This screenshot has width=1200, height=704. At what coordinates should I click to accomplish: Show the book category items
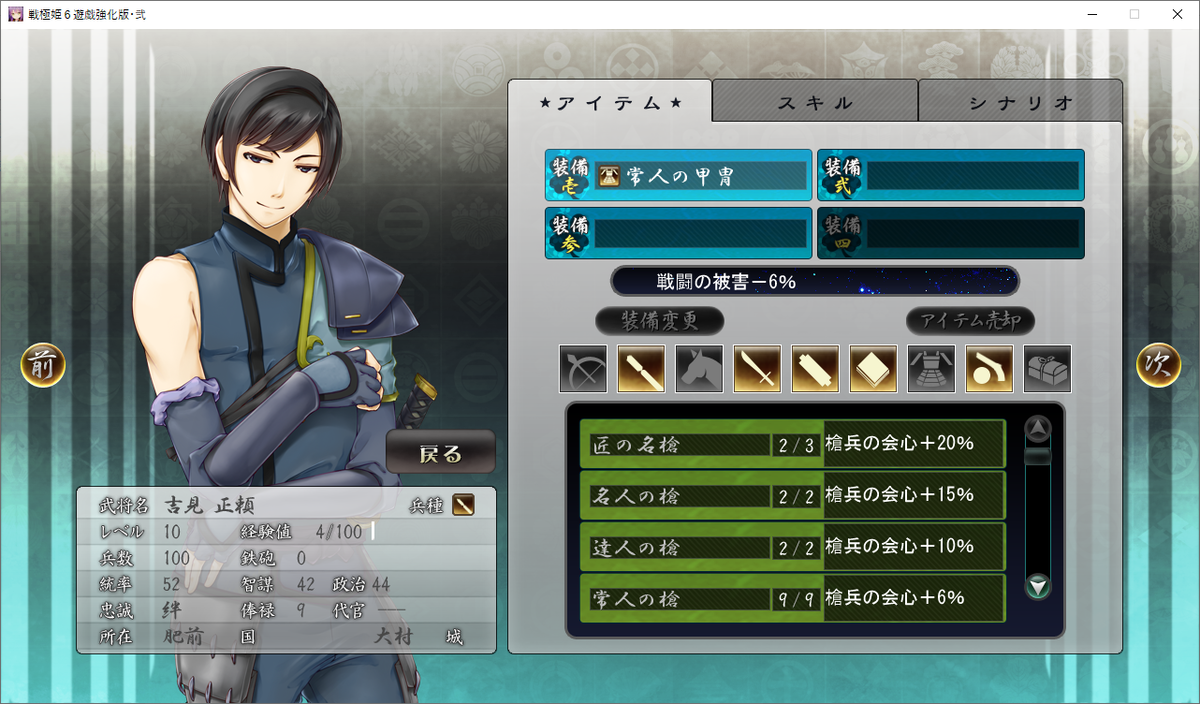click(x=873, y=368)
